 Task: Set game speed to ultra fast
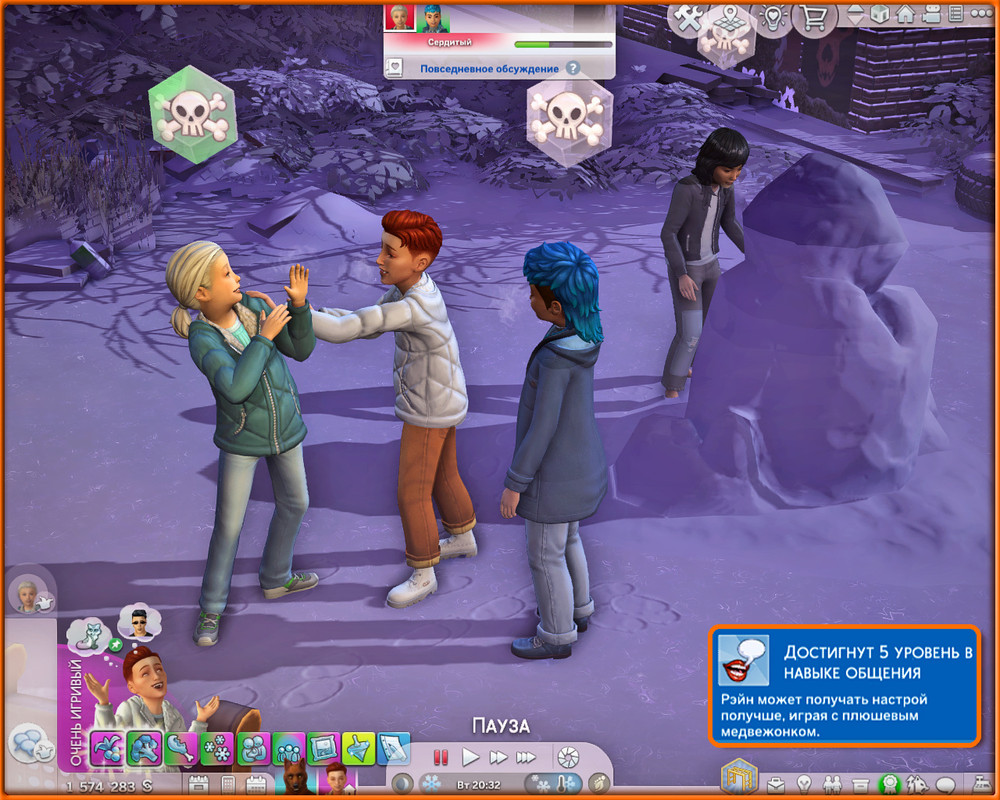526,757
